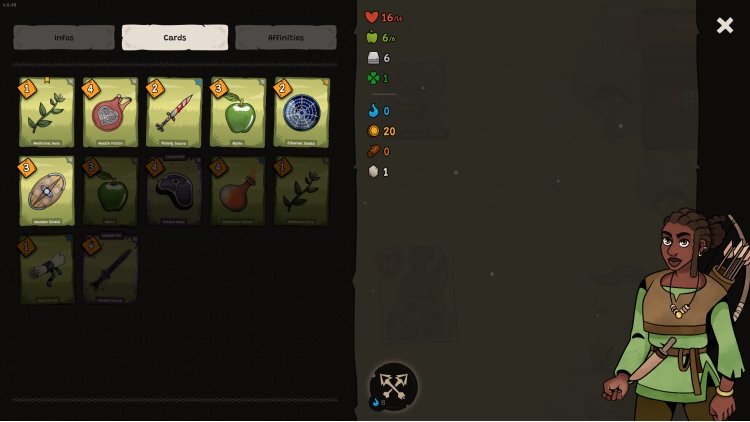
Task: Select the bright Medicinal Herb card
Action: pos(47,113)
